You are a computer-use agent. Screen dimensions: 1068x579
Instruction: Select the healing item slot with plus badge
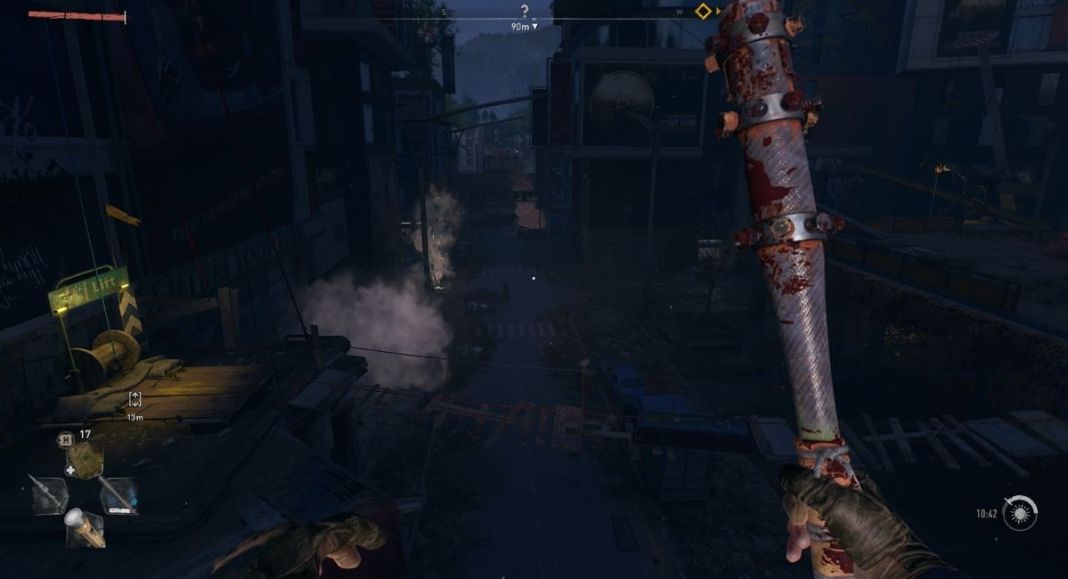coord(85,459)
